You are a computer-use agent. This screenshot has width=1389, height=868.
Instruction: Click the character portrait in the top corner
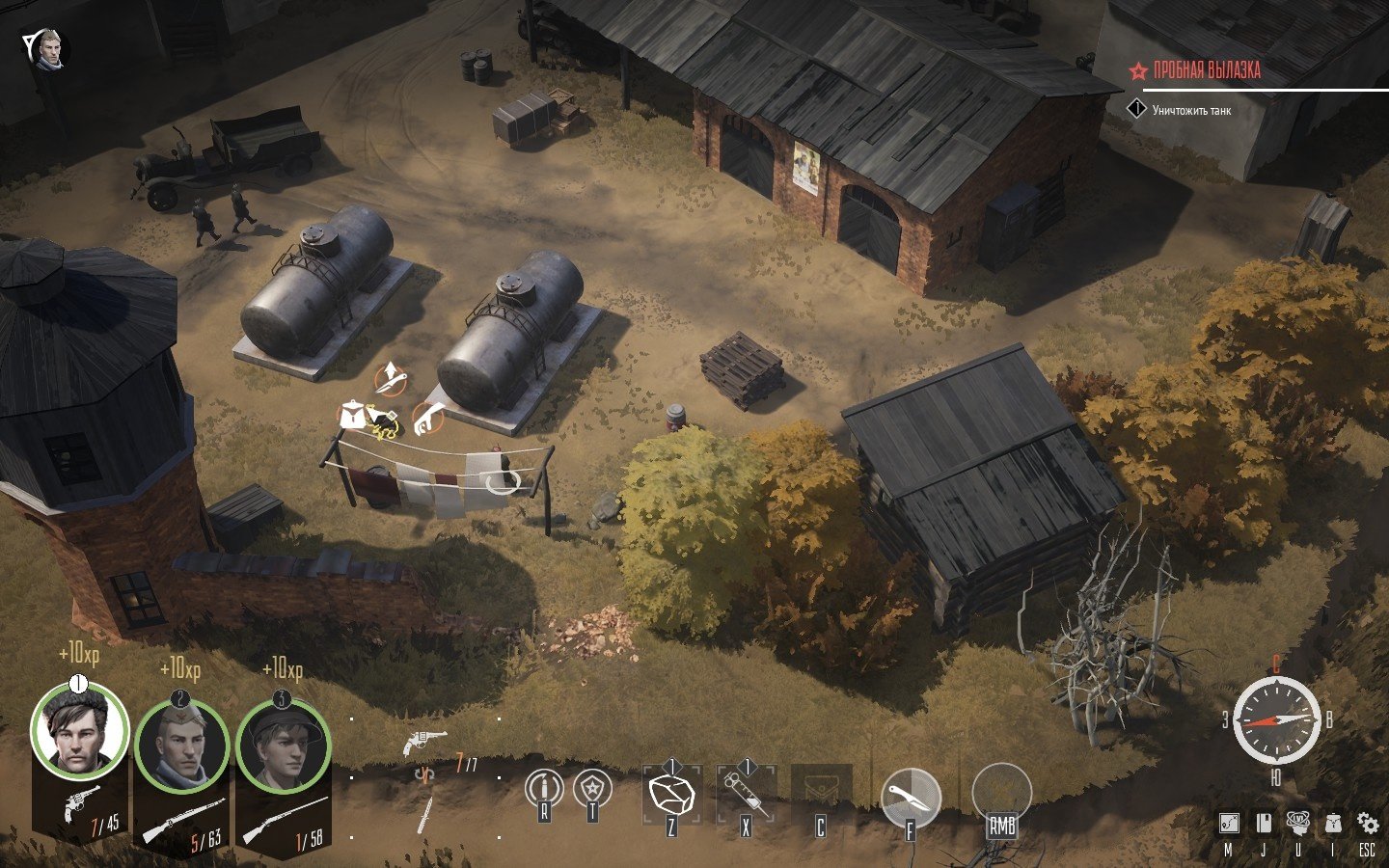[x=48, y=48]
